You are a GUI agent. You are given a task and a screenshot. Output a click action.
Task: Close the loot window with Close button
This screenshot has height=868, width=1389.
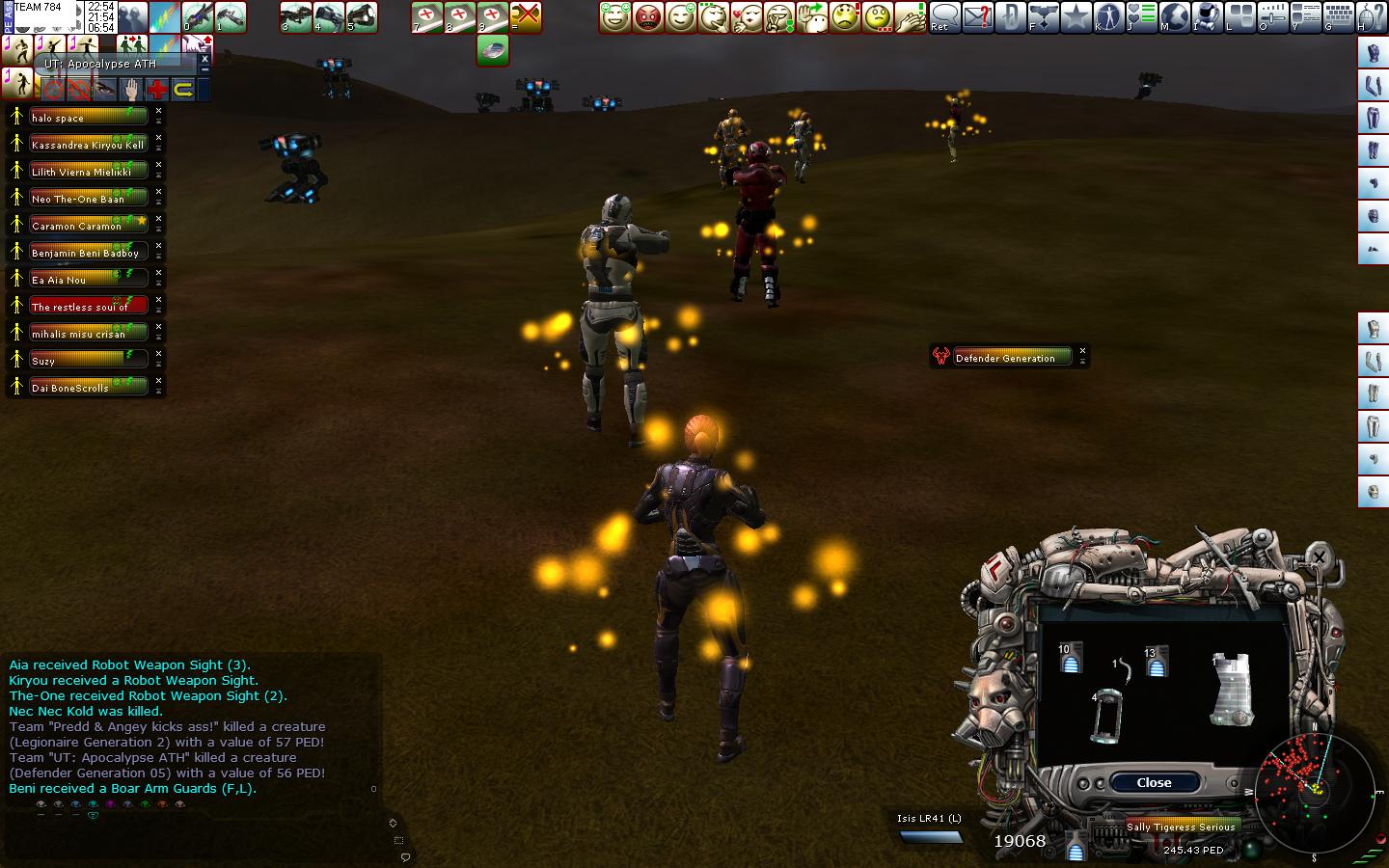(1154, 782)
